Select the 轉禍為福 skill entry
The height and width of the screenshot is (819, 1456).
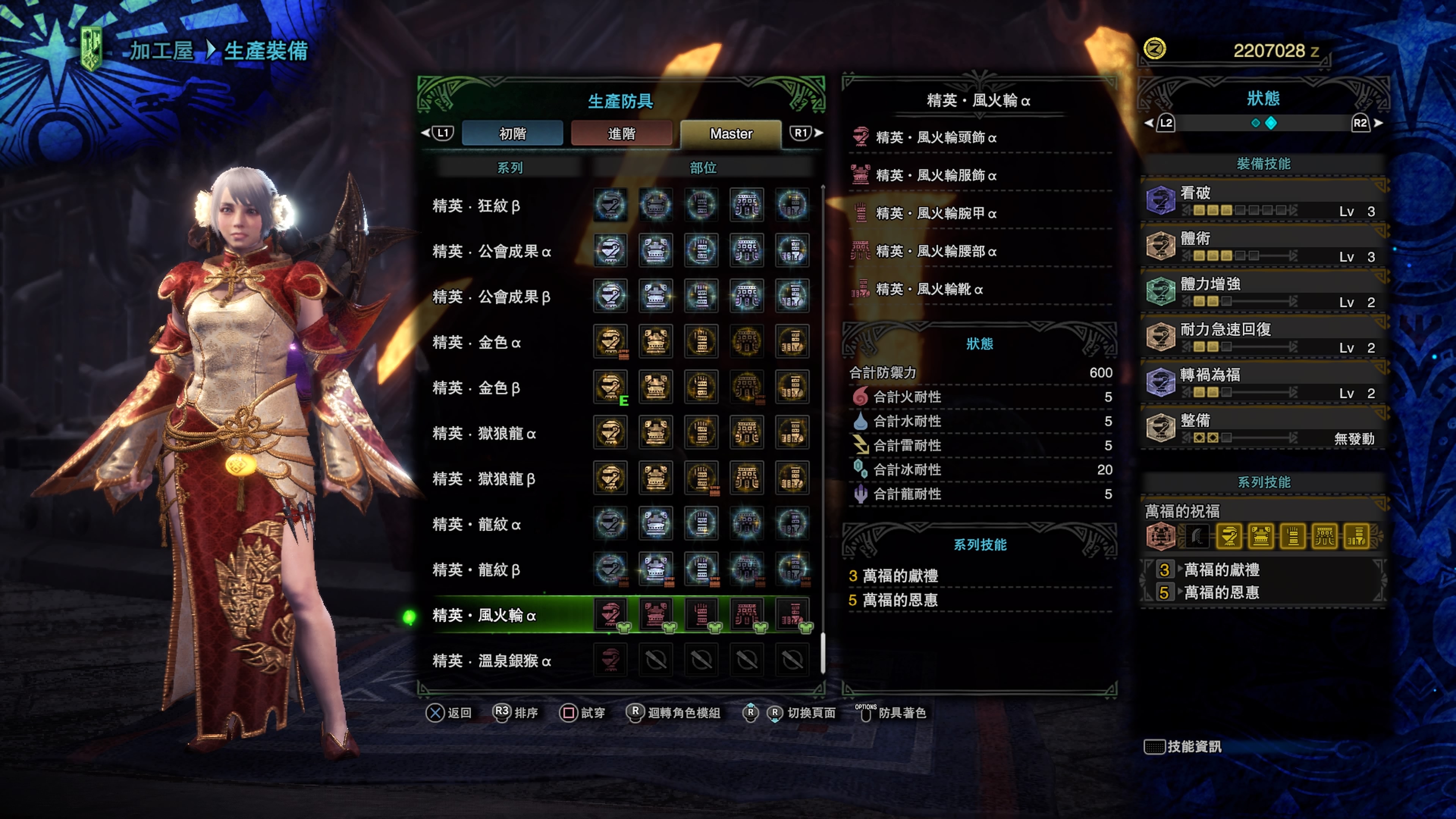coord(1264,383)
